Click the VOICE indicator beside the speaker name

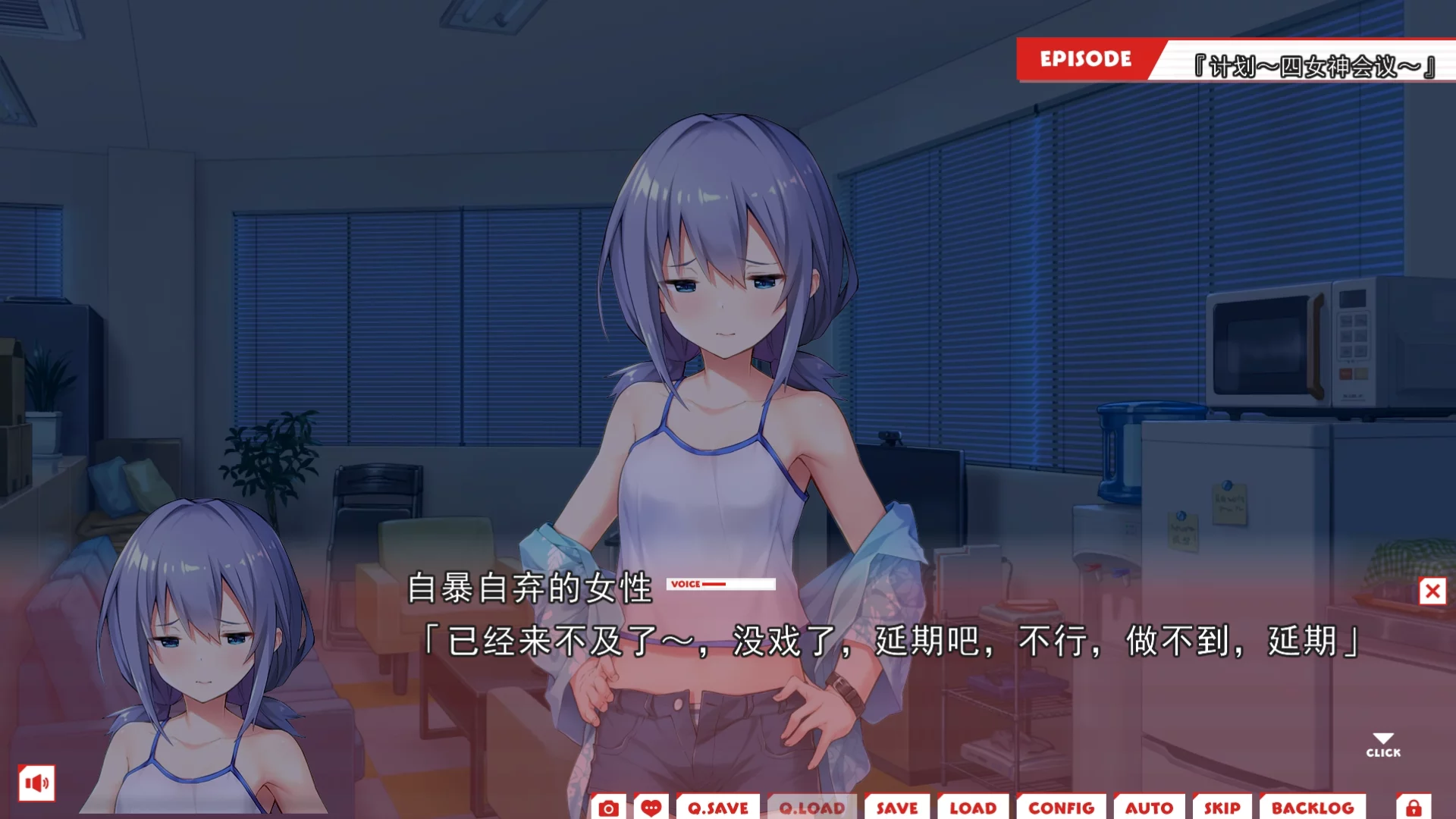[720, 584]
